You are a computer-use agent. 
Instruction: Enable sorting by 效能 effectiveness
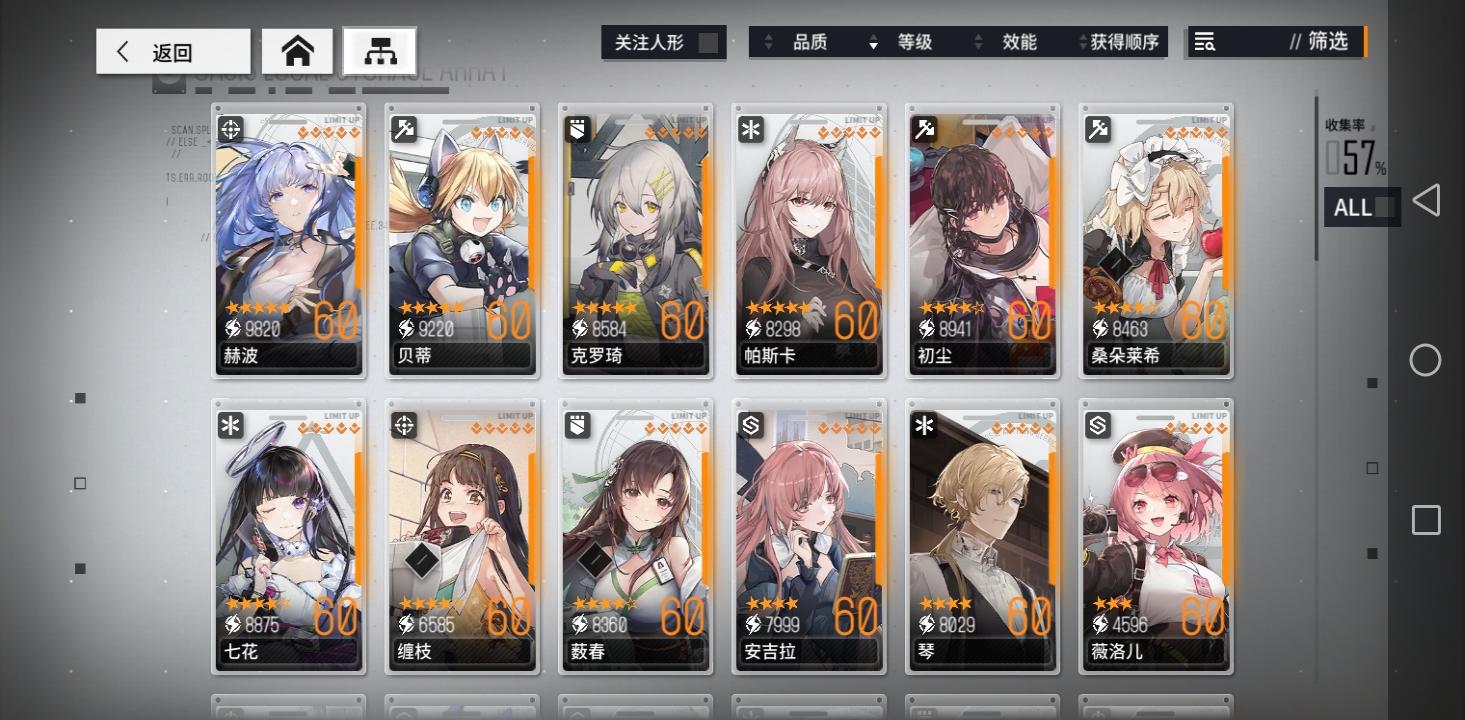point(1020,43)
